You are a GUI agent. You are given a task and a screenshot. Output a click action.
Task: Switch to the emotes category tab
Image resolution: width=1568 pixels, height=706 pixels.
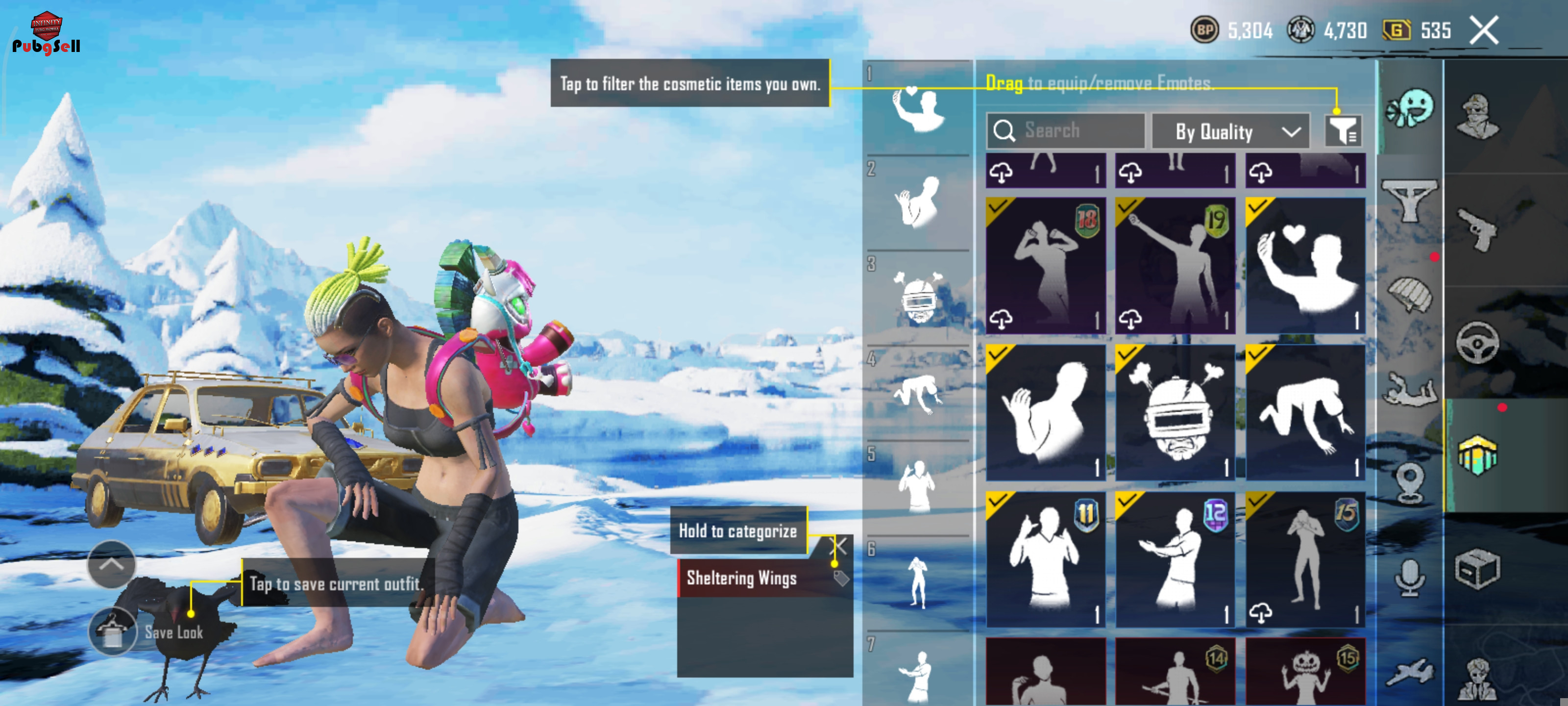tap(1410, 108)
